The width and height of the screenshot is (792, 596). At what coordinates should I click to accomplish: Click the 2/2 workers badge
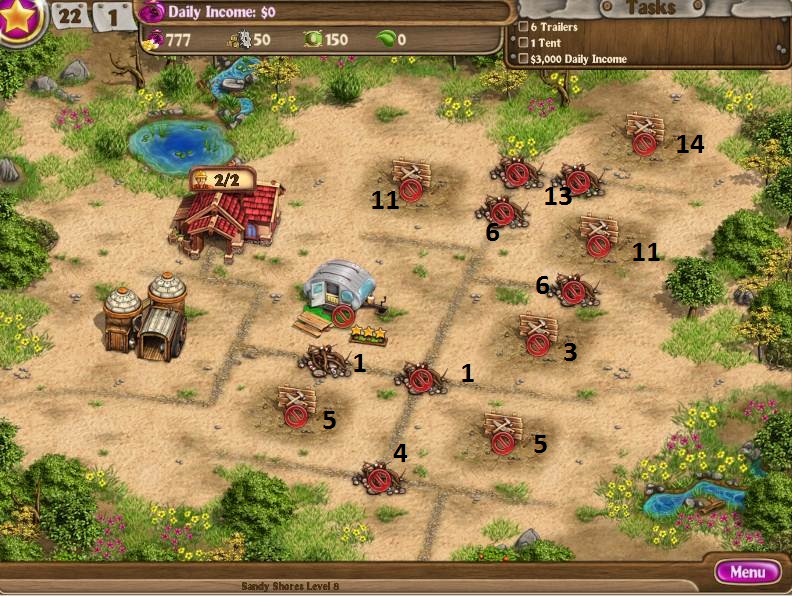(220, 180)
